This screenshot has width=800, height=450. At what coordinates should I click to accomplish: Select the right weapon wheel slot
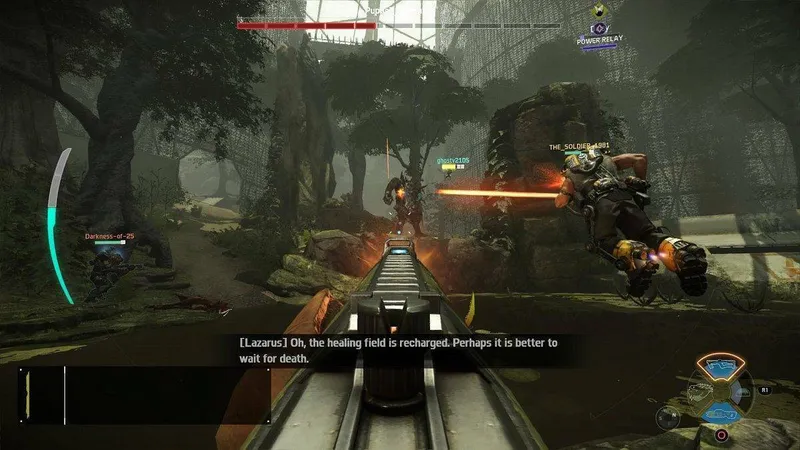(743, 390)
